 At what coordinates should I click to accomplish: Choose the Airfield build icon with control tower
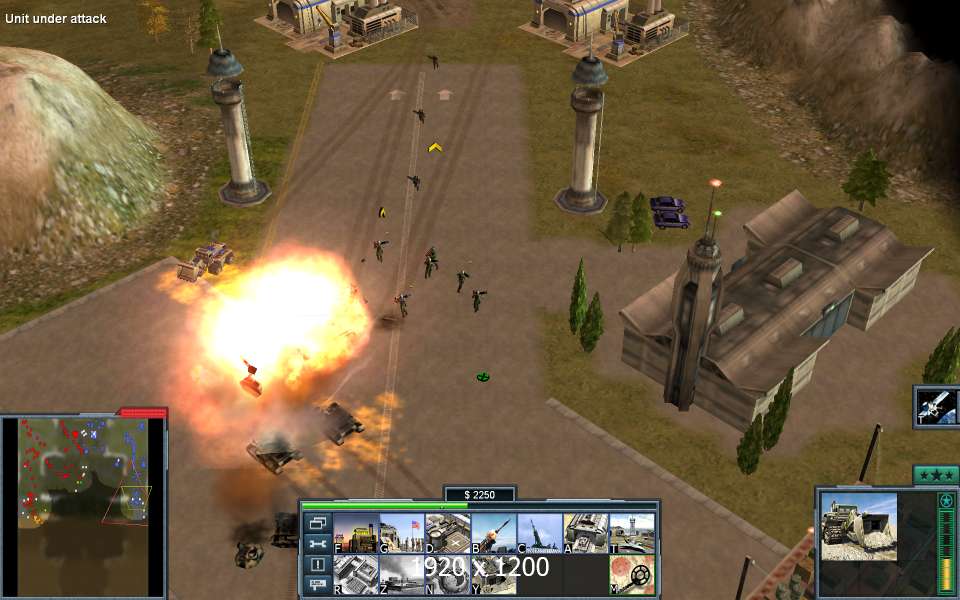632,532
